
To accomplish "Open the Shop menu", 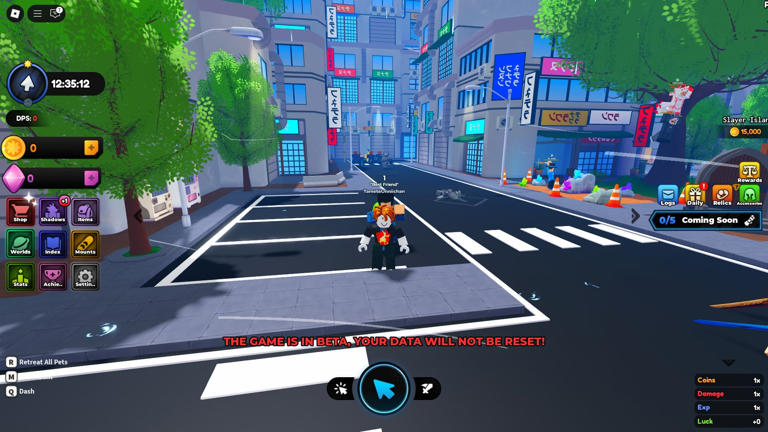I will pos(20,211).
